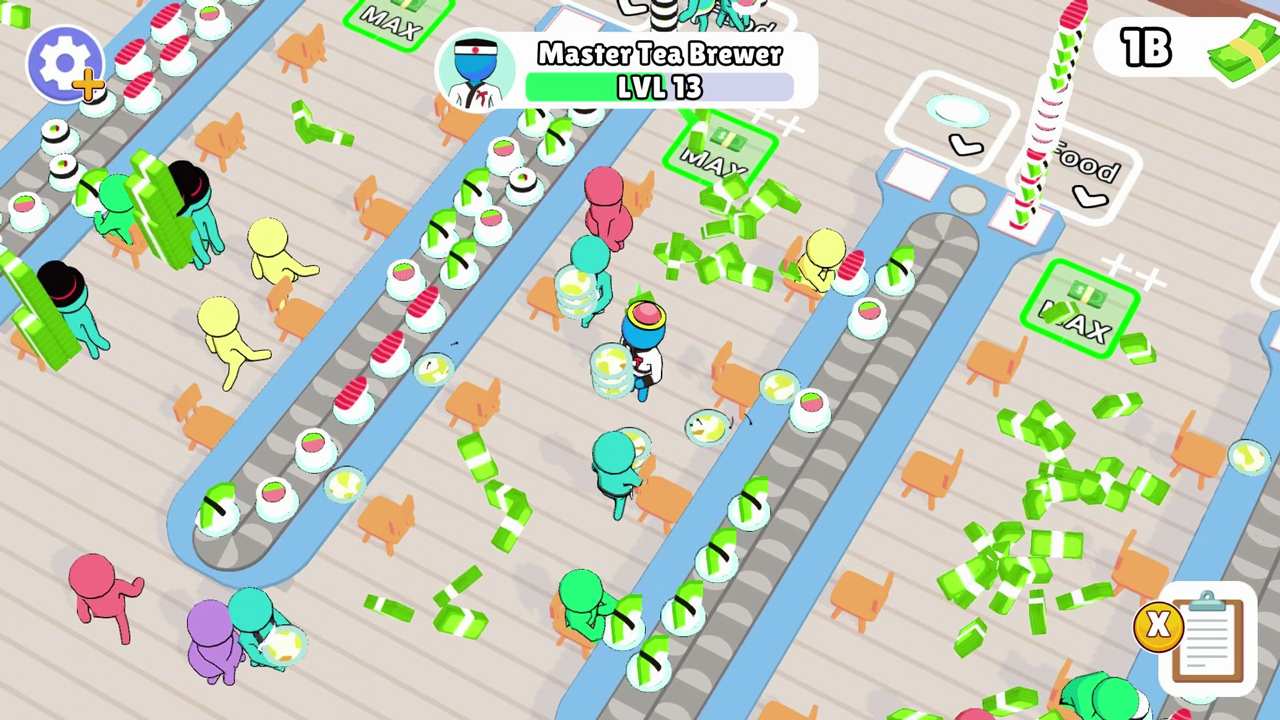Tap the X coin badge on the clipboard

(1158, 624)
